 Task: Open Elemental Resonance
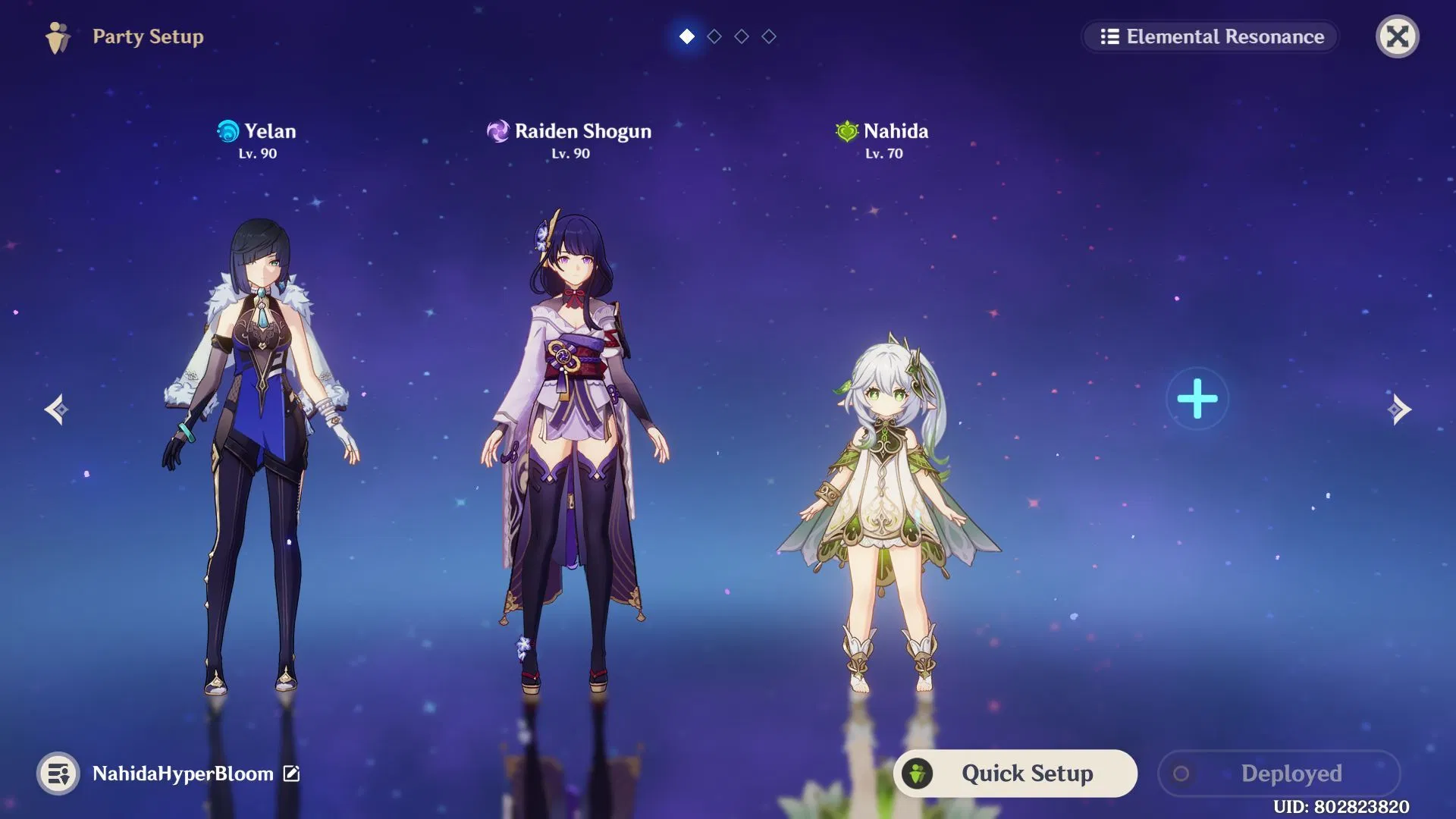coord(1210,36)
